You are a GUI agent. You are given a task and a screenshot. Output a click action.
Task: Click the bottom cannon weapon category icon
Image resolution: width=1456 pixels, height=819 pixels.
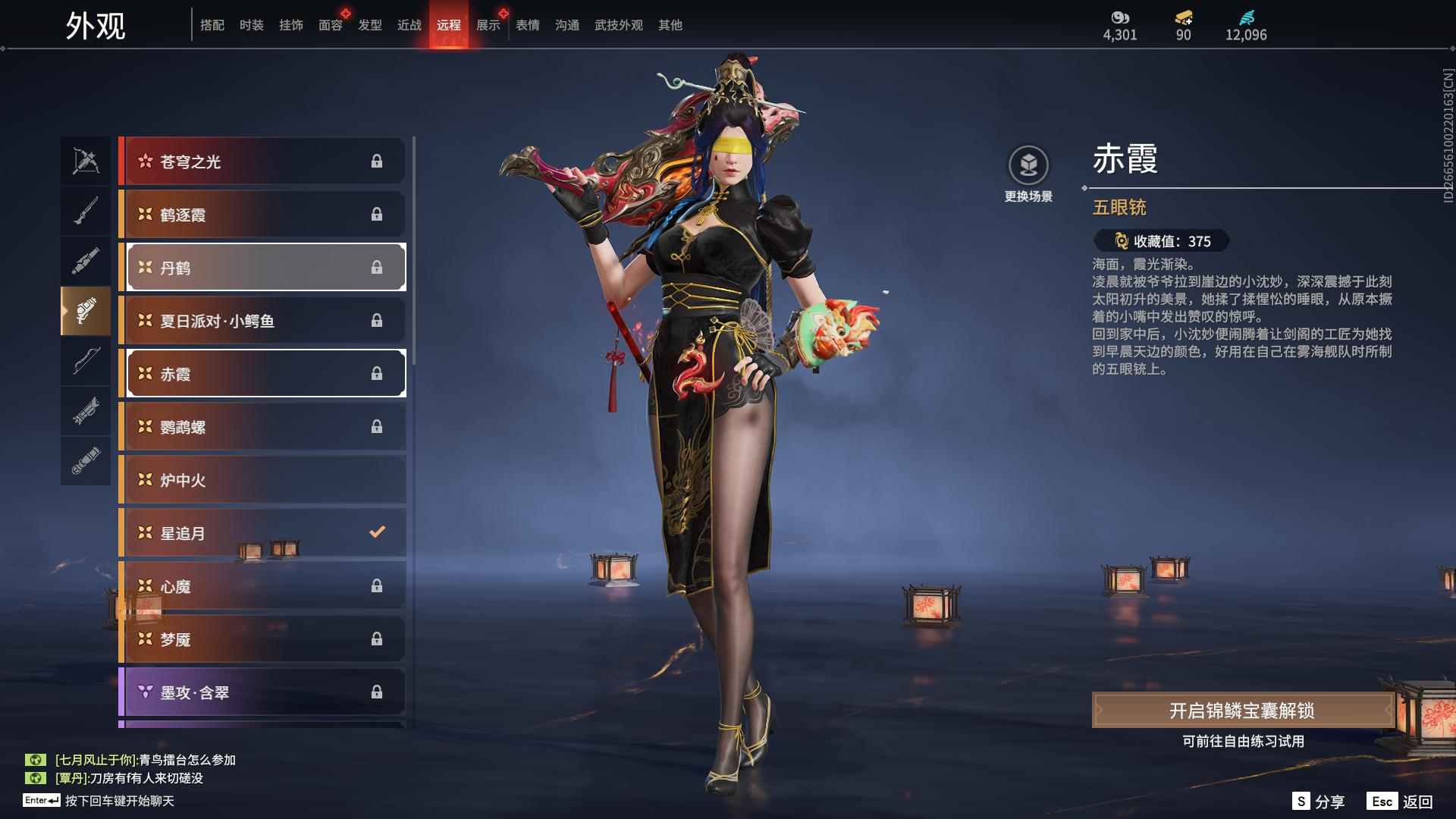point(86,460)
